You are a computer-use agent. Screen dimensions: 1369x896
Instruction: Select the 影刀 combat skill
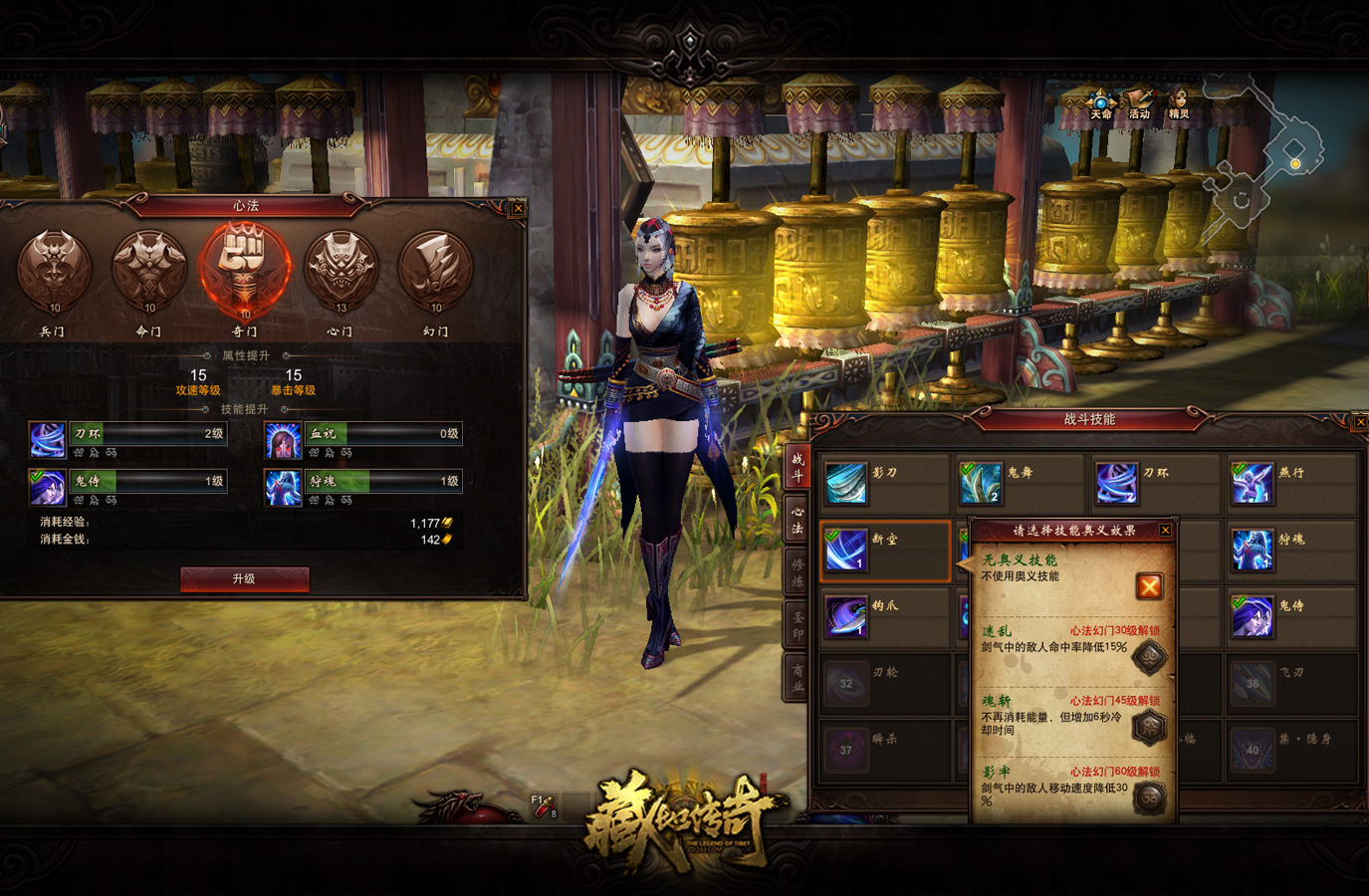point(845,484)
